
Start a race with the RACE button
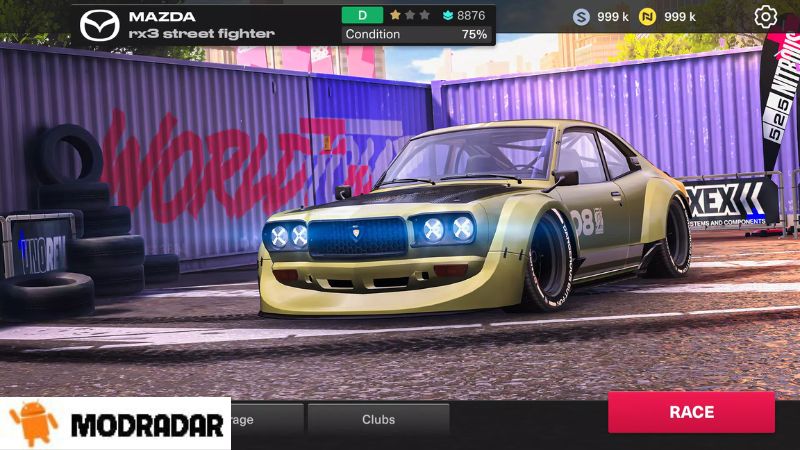point(691,412)
